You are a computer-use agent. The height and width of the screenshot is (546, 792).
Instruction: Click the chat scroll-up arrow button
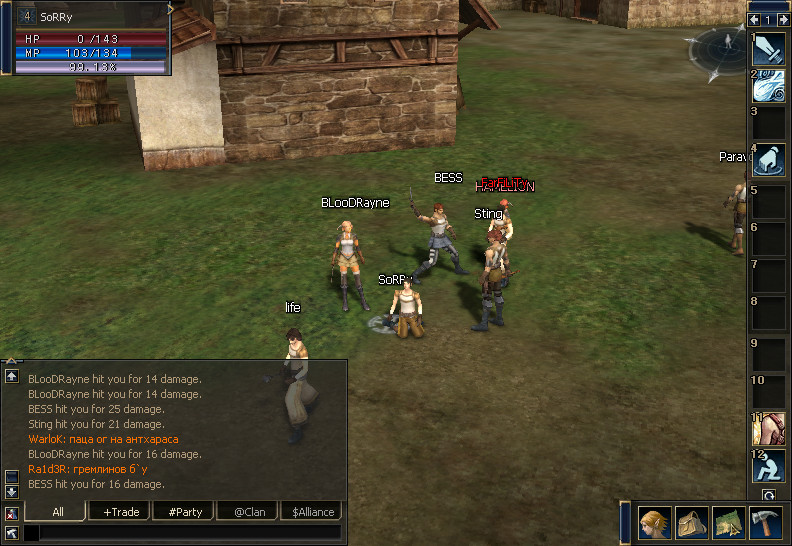click(x=12, y=376)
